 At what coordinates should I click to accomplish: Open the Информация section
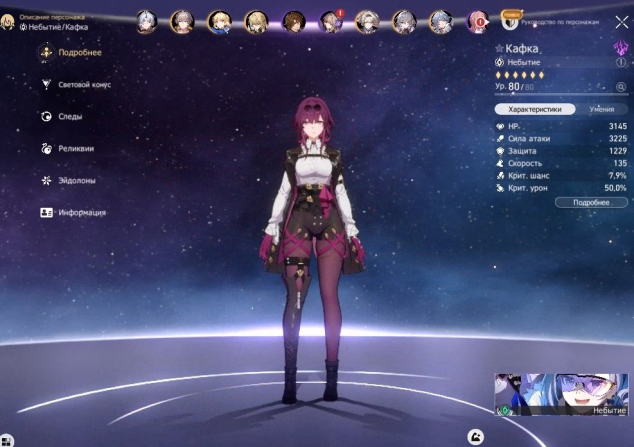tap(80, 213)
